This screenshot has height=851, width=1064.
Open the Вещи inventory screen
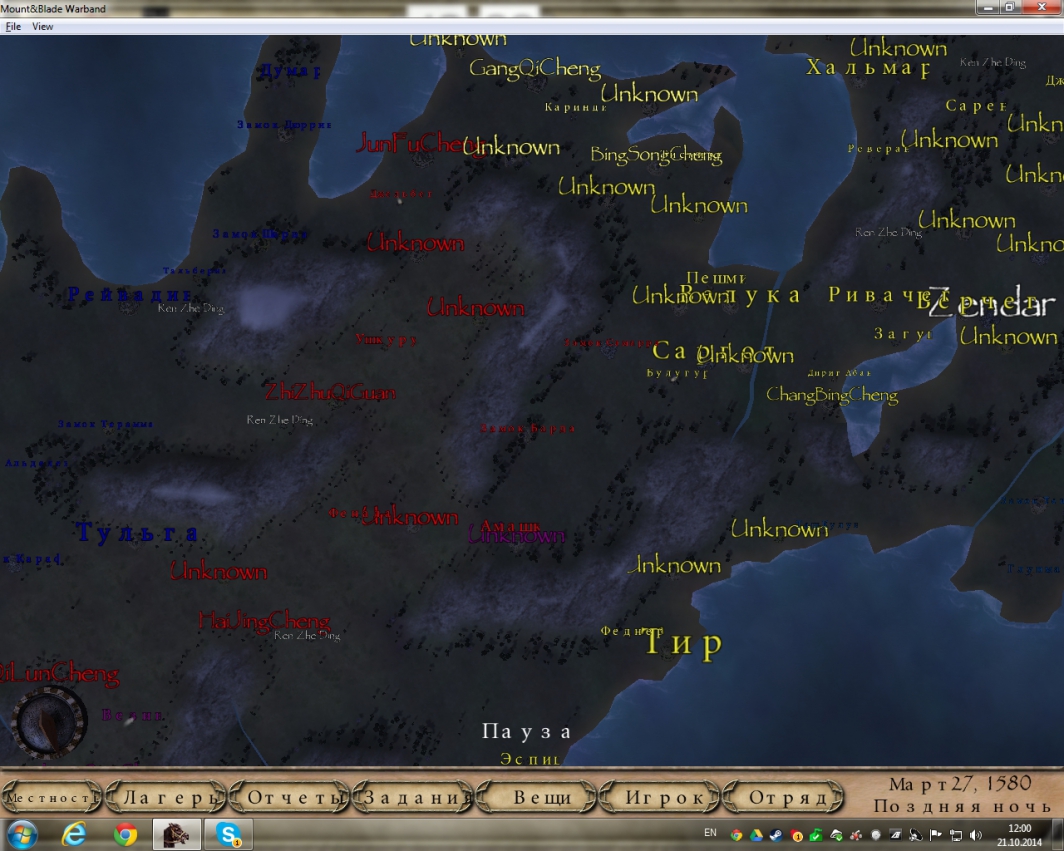(542, 798)
